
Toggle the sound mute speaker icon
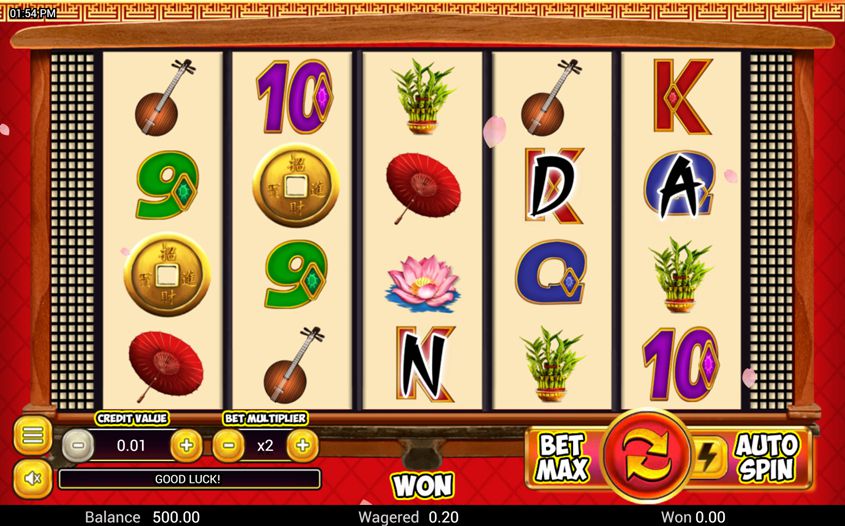[32, 479]
